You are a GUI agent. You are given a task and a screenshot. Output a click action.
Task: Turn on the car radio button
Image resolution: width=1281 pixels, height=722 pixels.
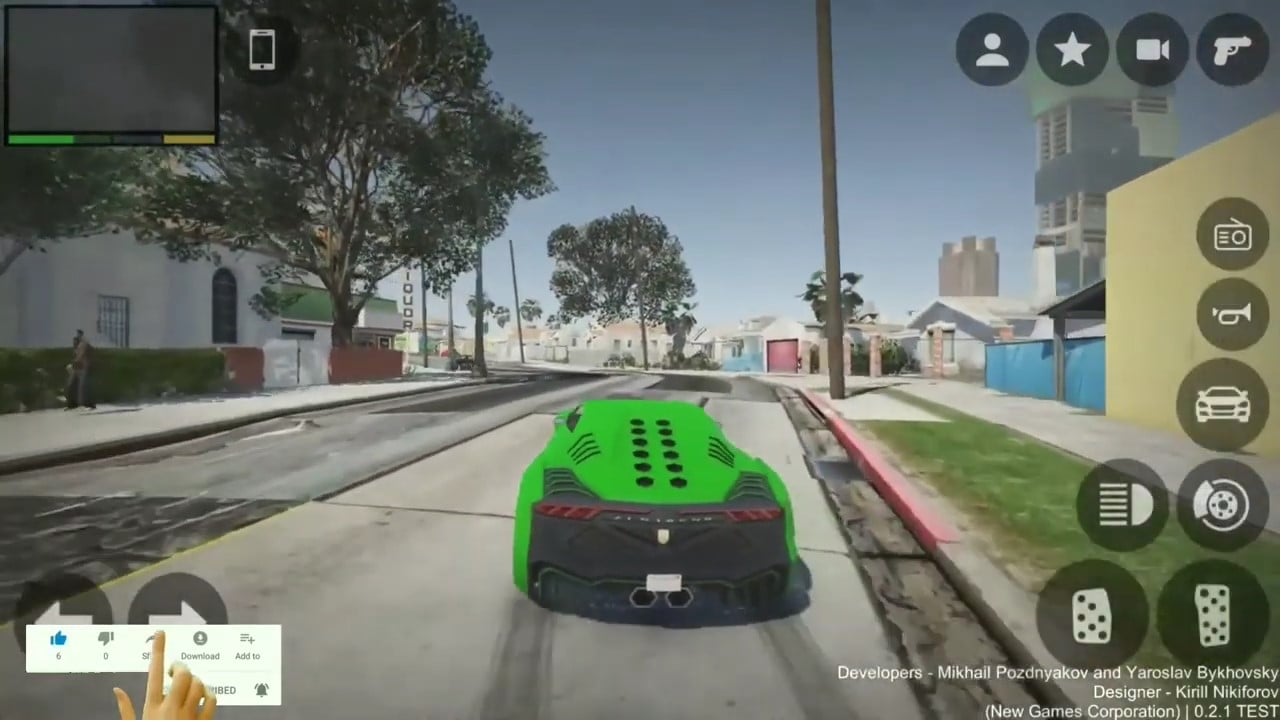coord(1232,234)
